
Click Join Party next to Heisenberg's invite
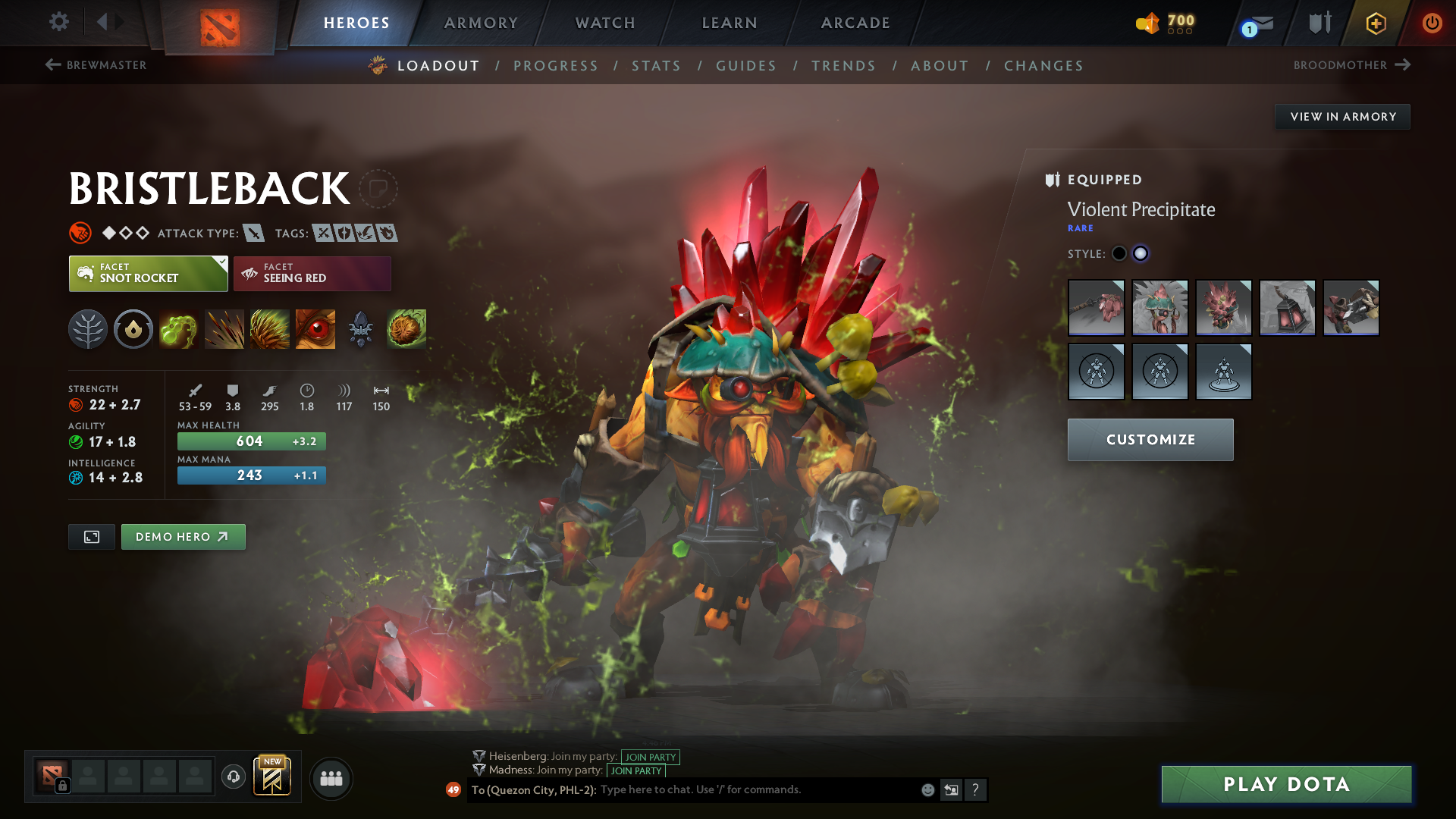(x=650, y=757)
